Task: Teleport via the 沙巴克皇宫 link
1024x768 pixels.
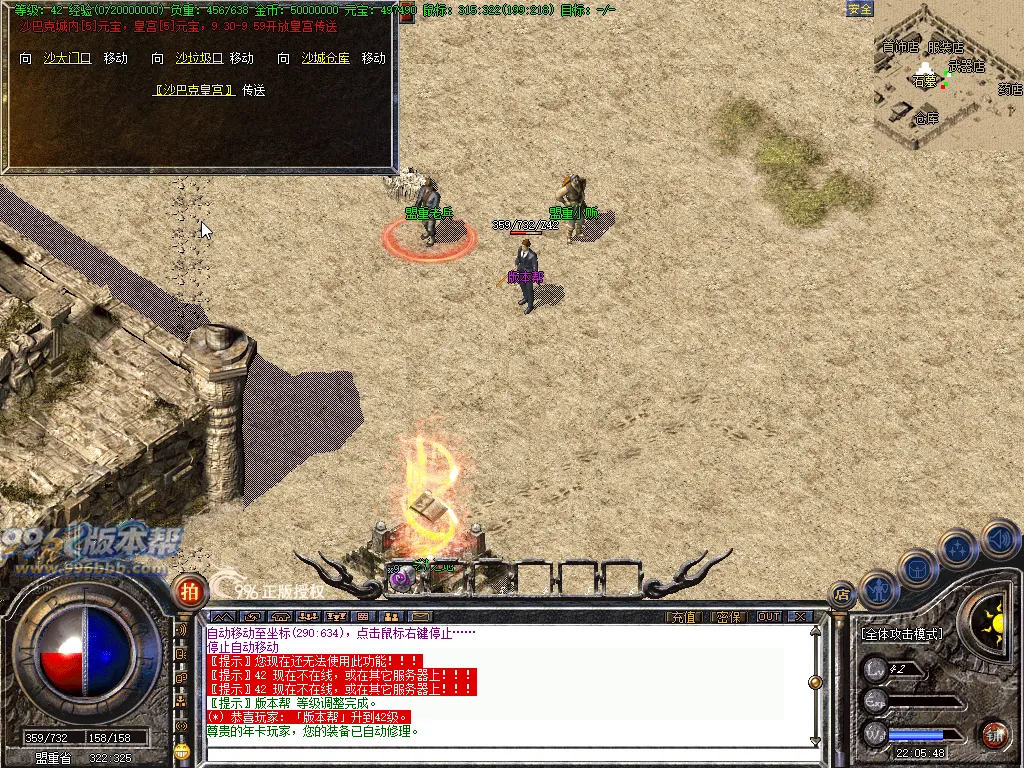Action: [x=194, y=90]
